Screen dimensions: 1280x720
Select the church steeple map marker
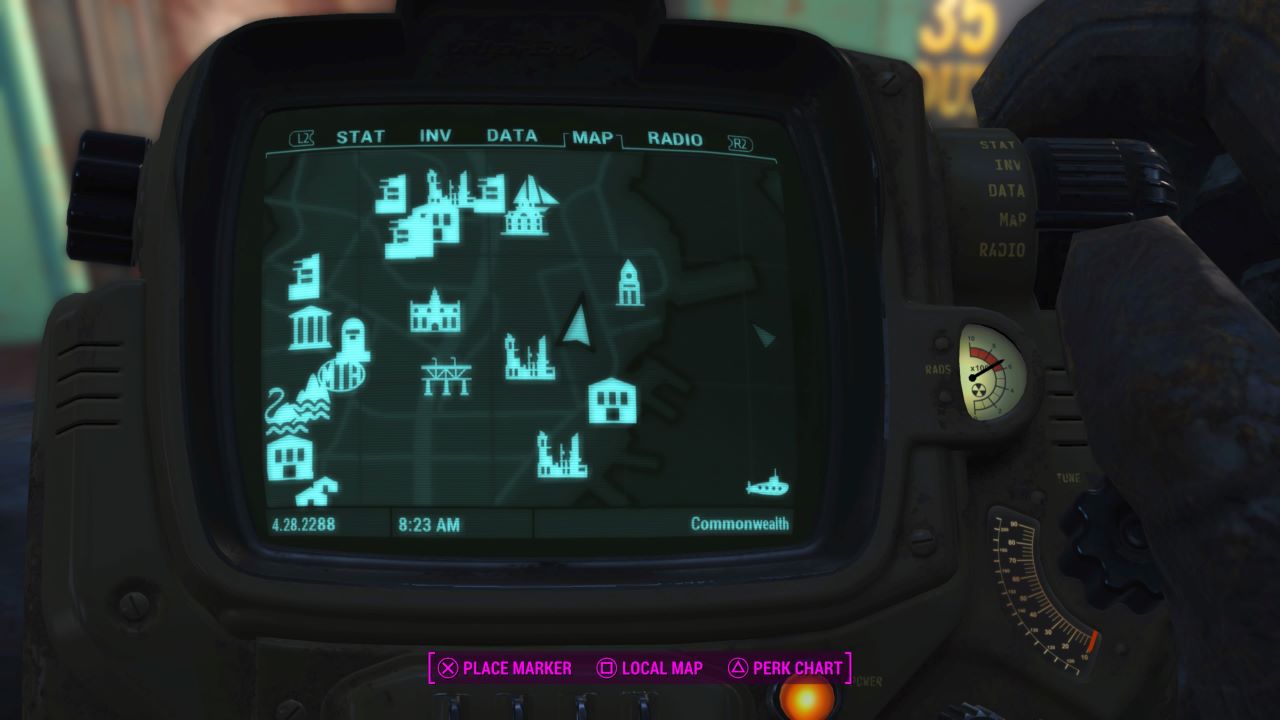coord(628,283)
